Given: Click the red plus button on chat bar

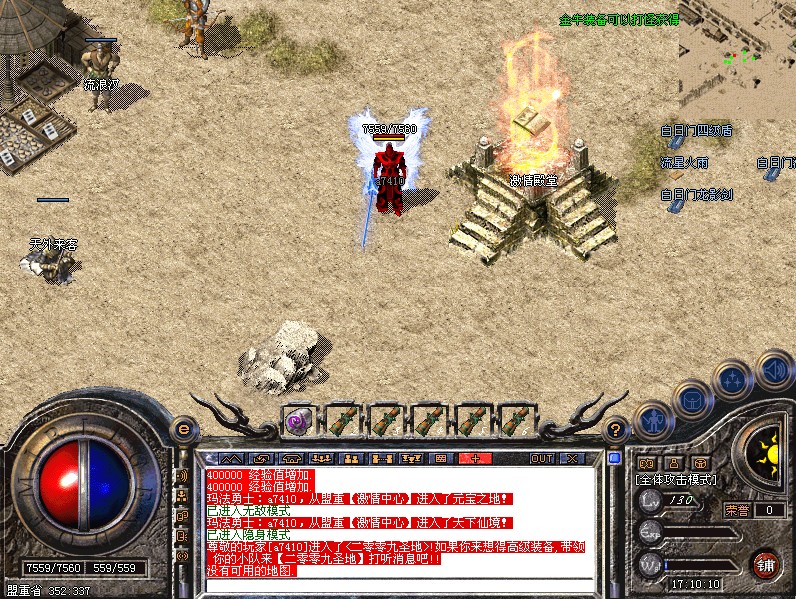Looking at the screenshot, I should 475,458.
